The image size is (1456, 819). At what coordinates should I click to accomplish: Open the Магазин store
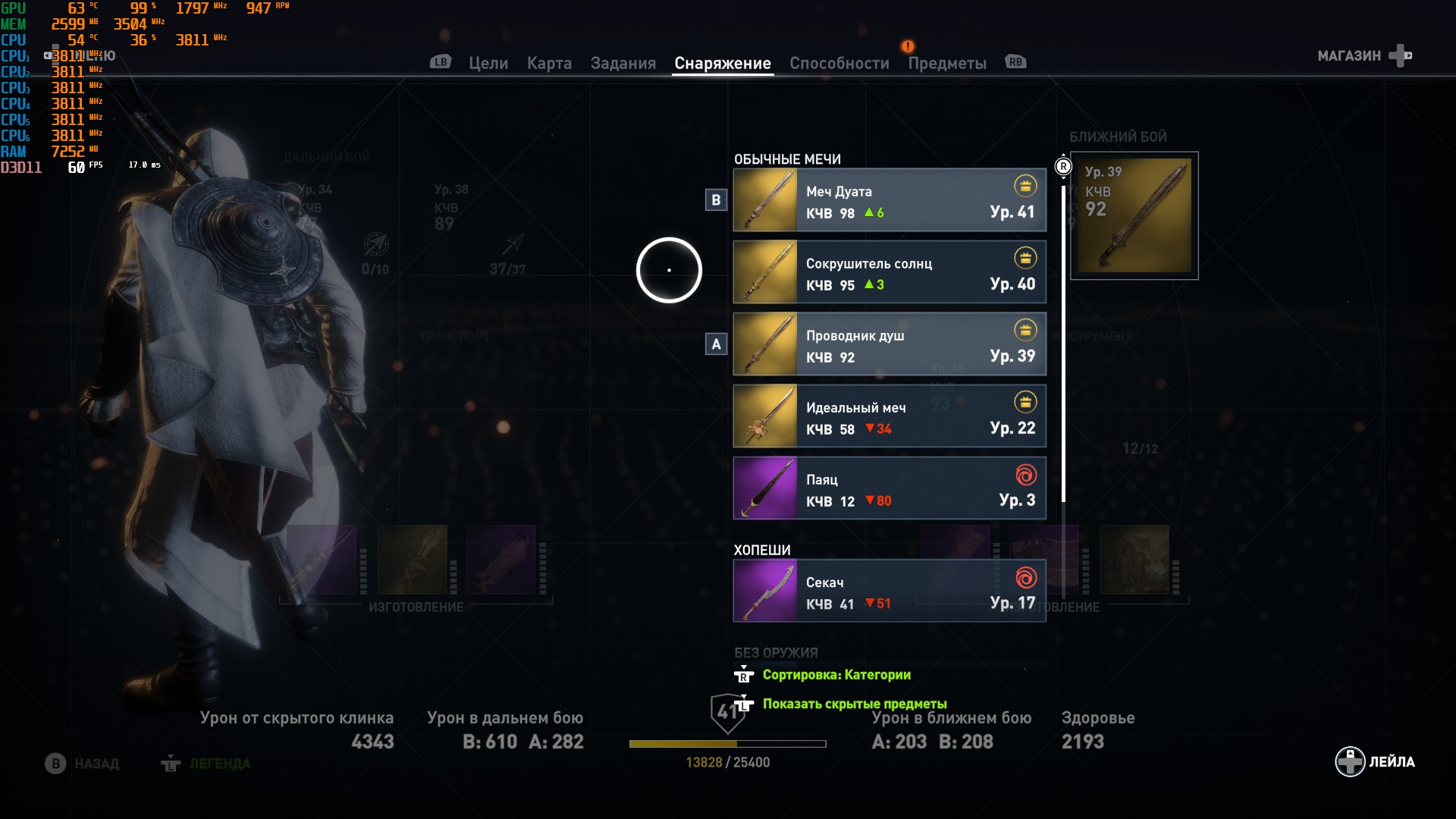coord(1363,55)
